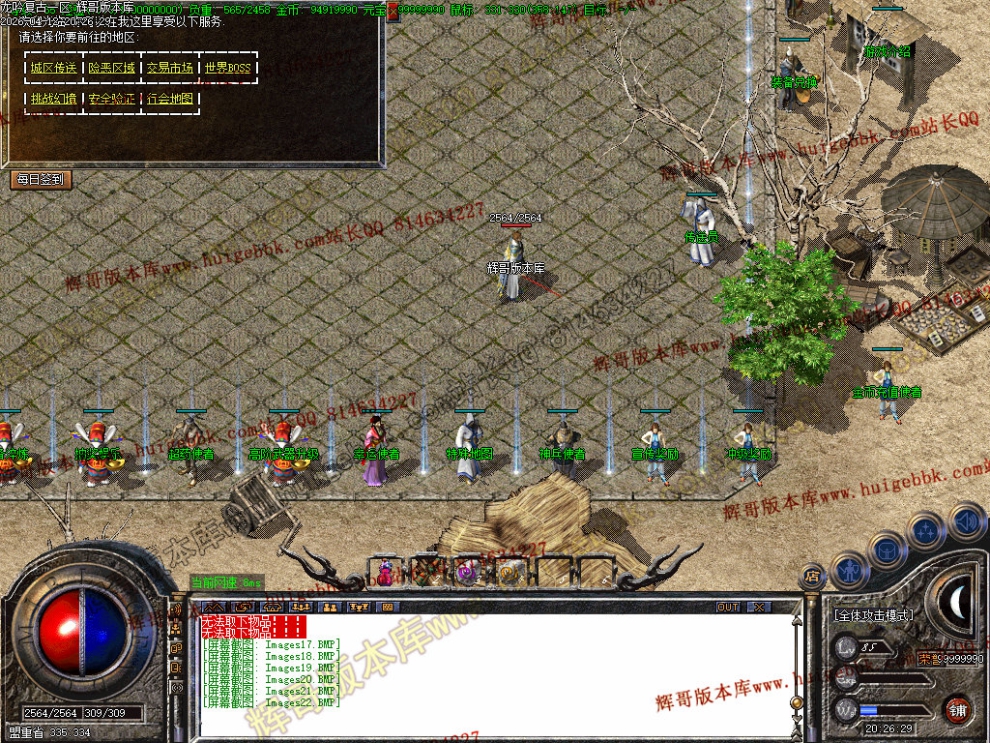This screenshot has width=990, height=743.
Task: Open the 店 shop round button
Action: coord(812,577)
